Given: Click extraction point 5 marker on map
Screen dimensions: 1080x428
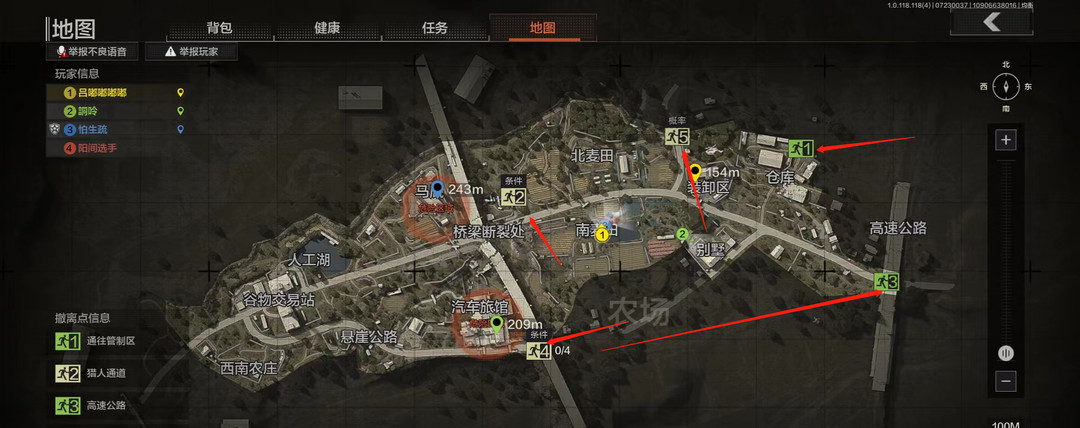Looking at the screenshot, I should click(x=678, y=136).
